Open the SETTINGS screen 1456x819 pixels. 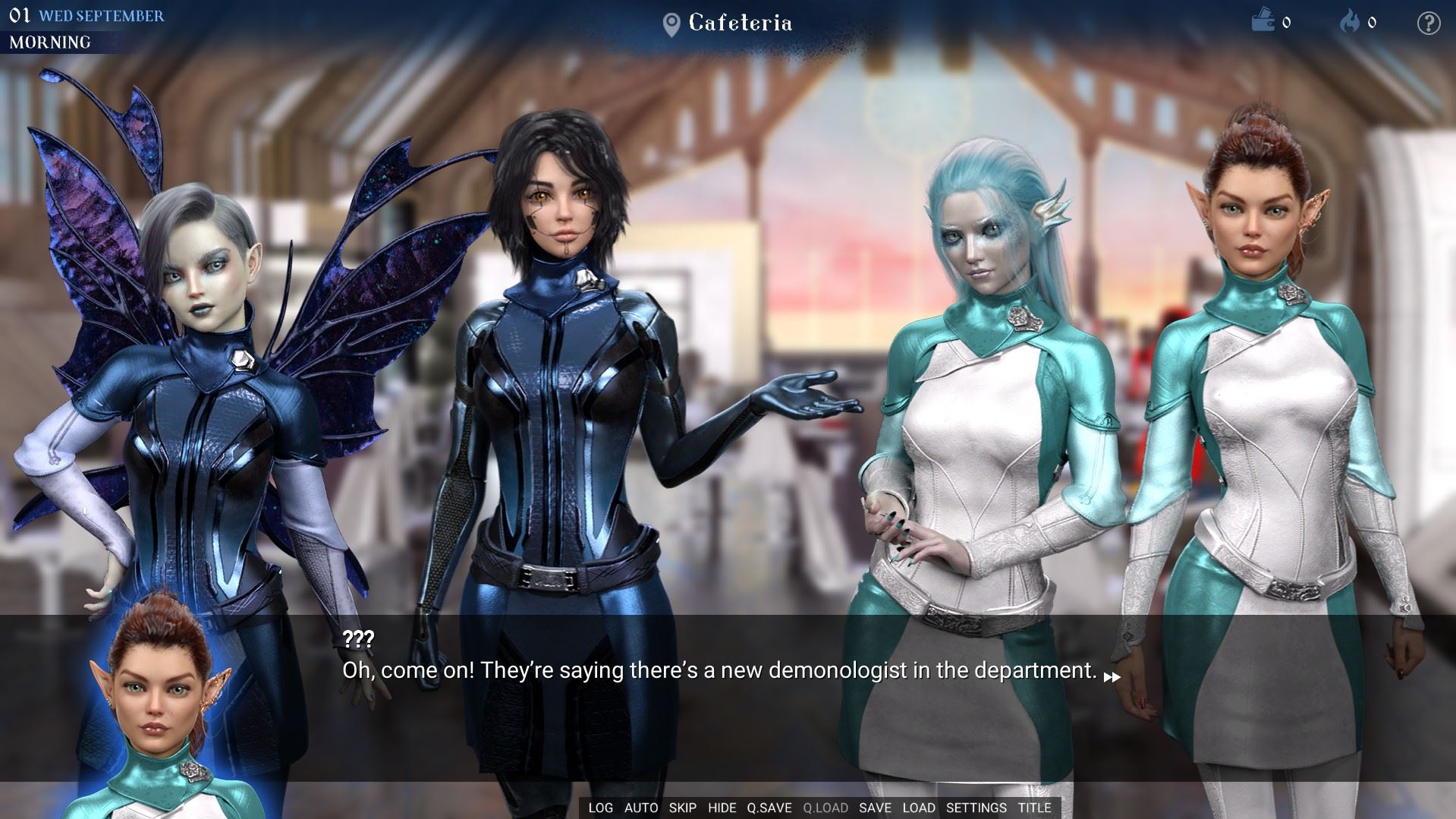(976, 808)
